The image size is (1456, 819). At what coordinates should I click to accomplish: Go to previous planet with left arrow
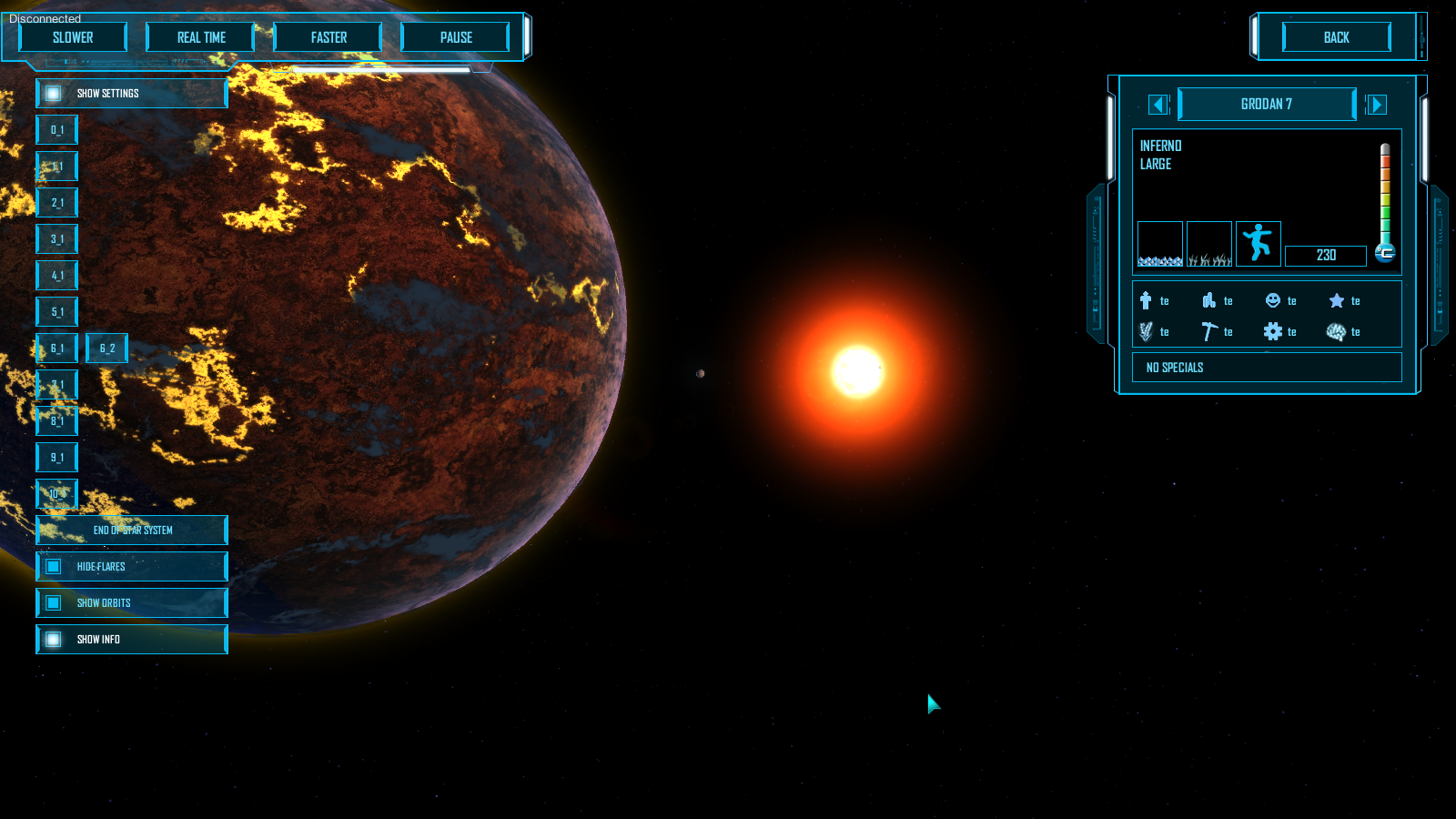pyautogui.click(x=1158, y=105)
